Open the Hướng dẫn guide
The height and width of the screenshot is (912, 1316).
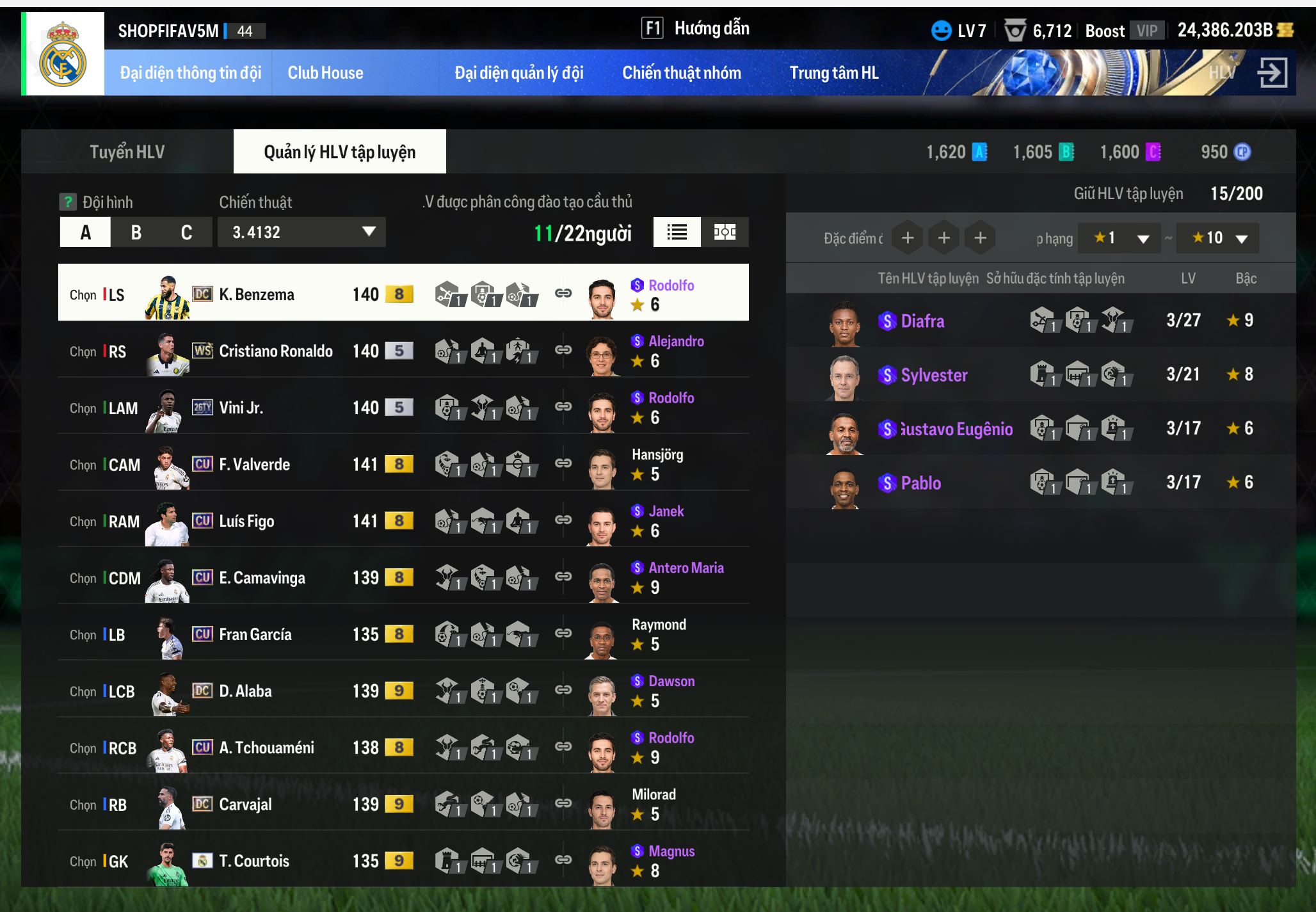point(696,28)
